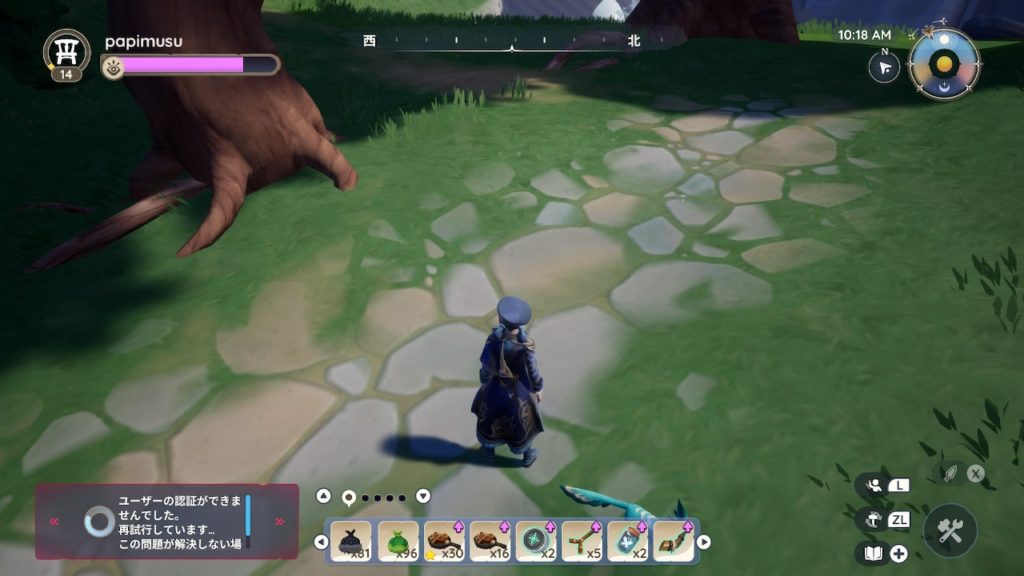Viewport: 1024px width, 576px height.
Task: Select the green pouch hotbar slot
Action: pyautogui.click(x=397, y=541)
